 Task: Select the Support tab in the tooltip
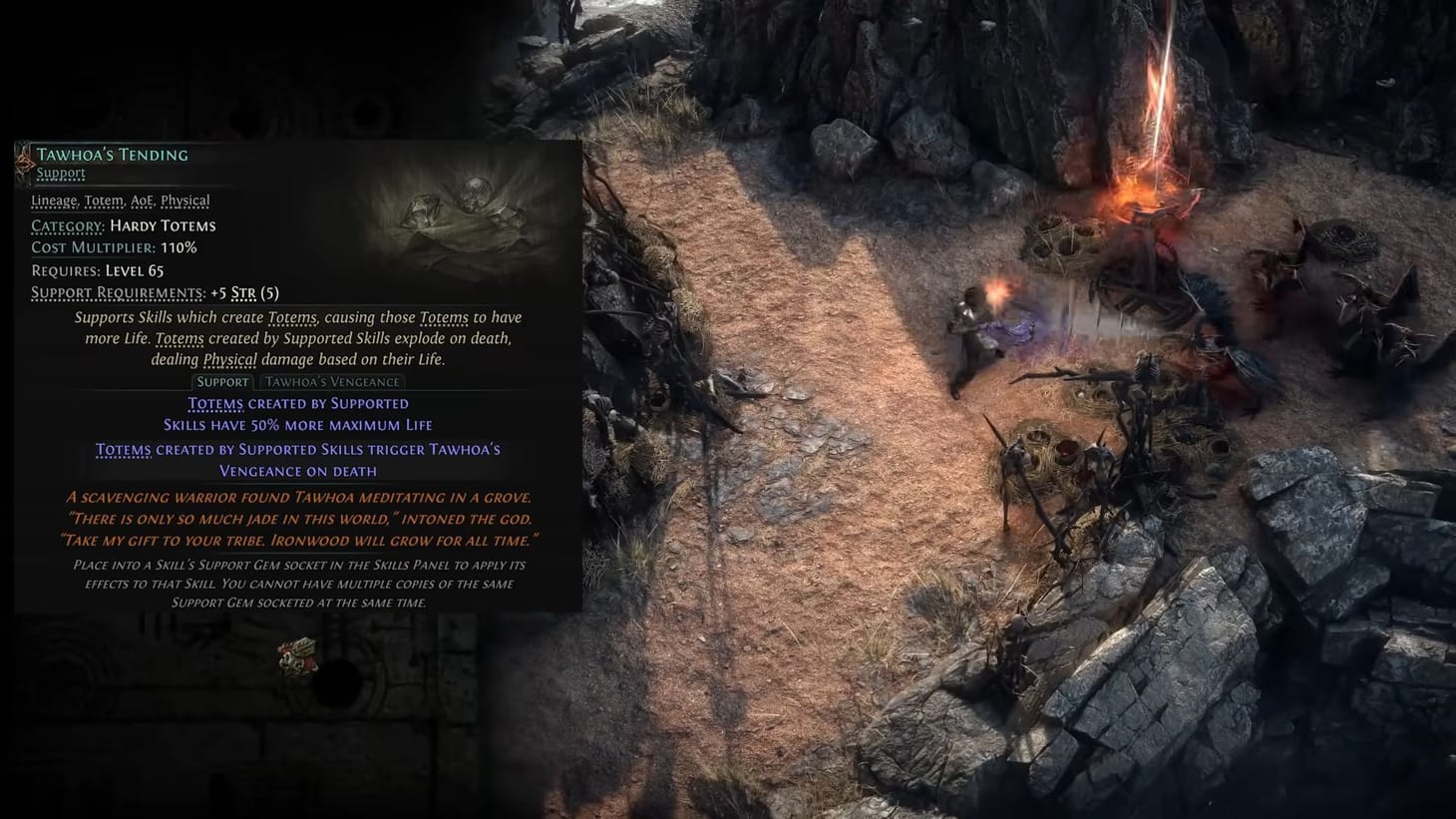coord(222,381)
